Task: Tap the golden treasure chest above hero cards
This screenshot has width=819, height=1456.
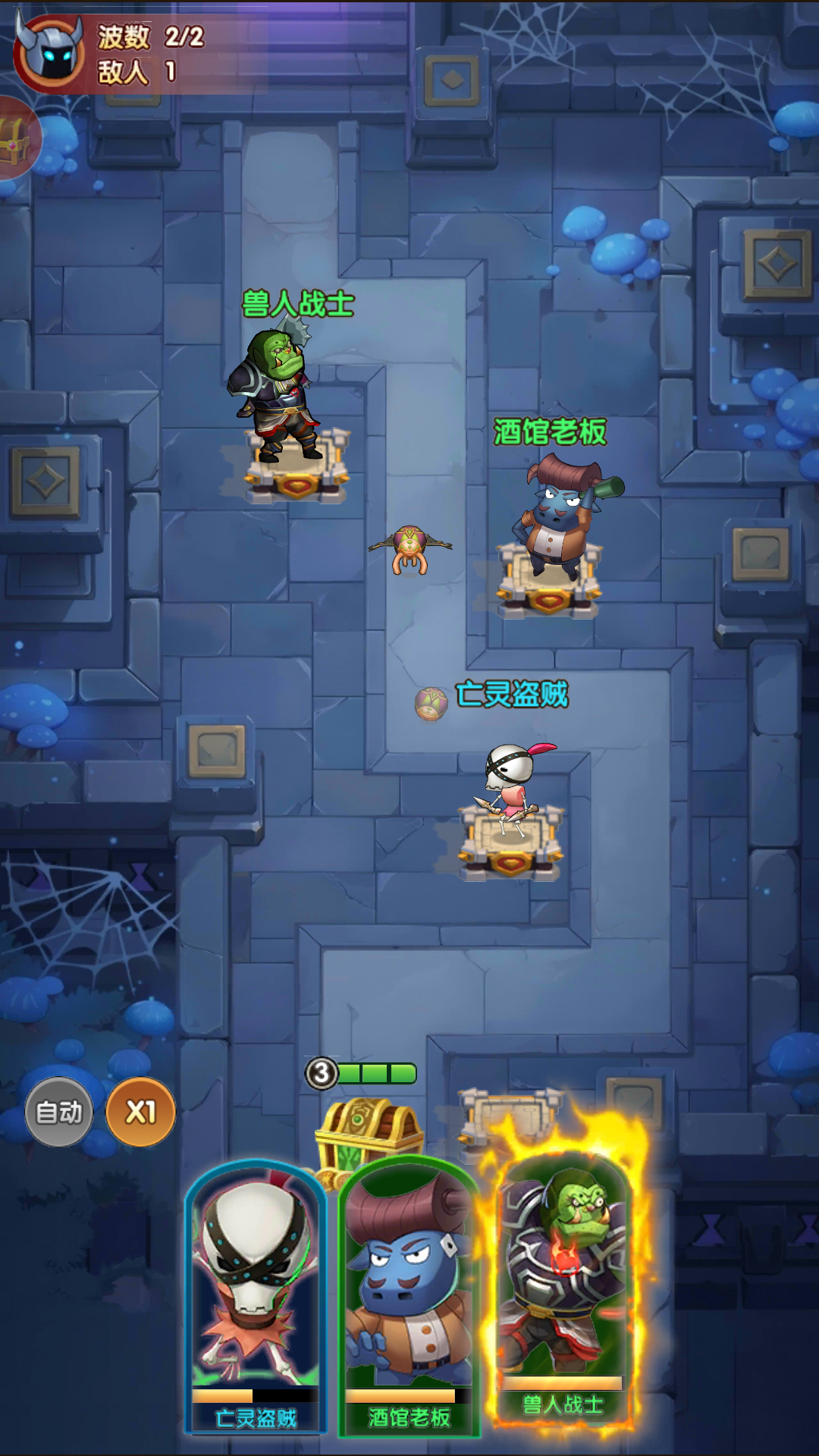Action: [369, 1131]
